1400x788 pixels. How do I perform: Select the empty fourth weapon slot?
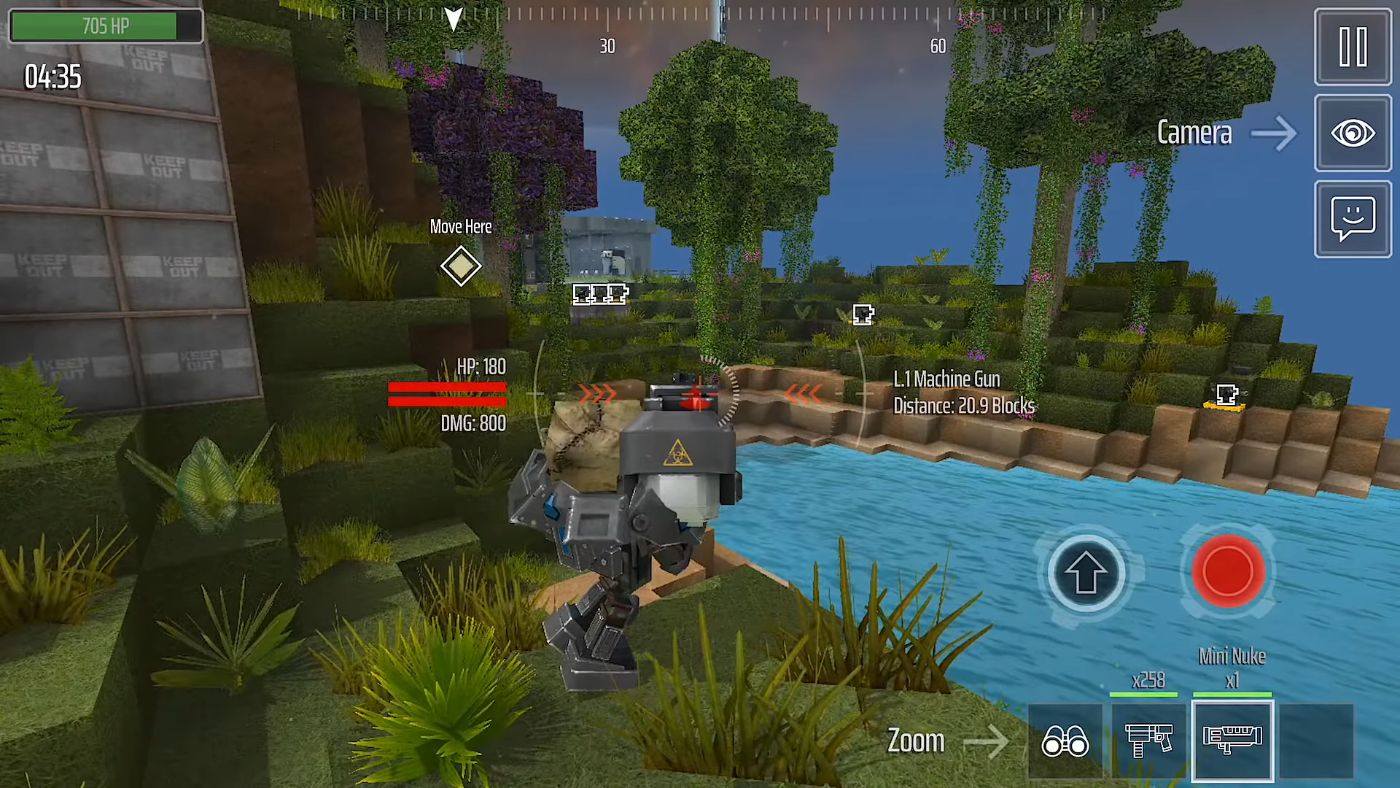click(x=1319, y=740)
